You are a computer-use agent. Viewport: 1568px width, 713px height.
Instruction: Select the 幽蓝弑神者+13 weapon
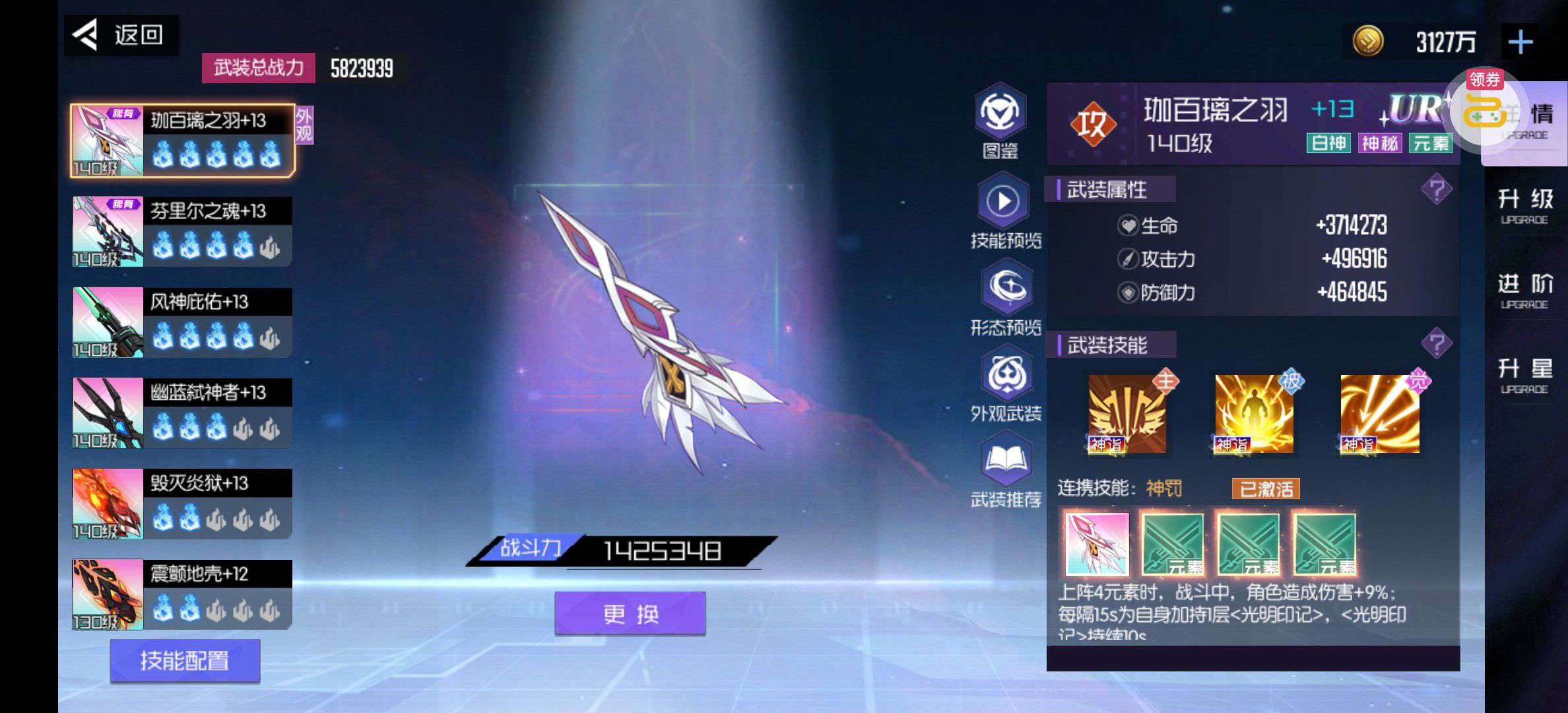[181, 413]
